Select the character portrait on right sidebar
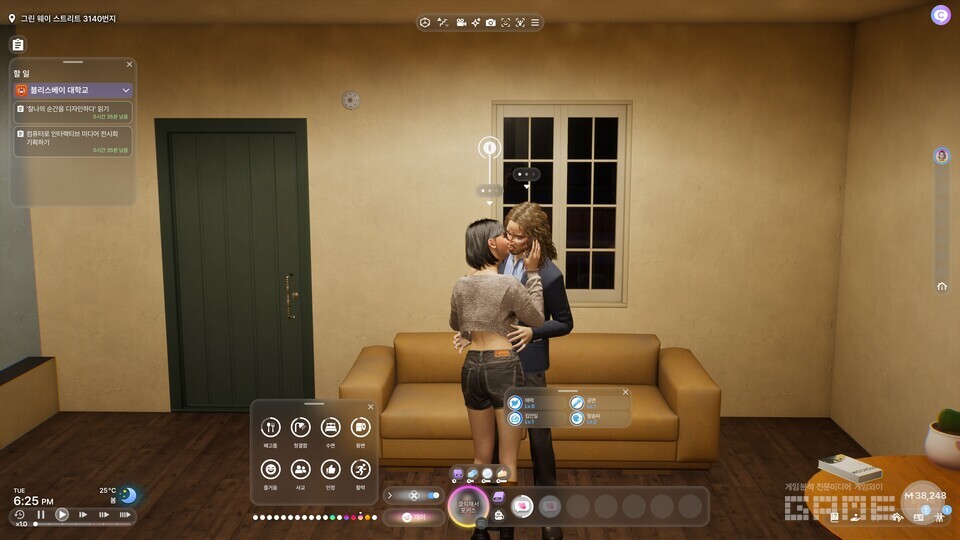 [941, 156]
